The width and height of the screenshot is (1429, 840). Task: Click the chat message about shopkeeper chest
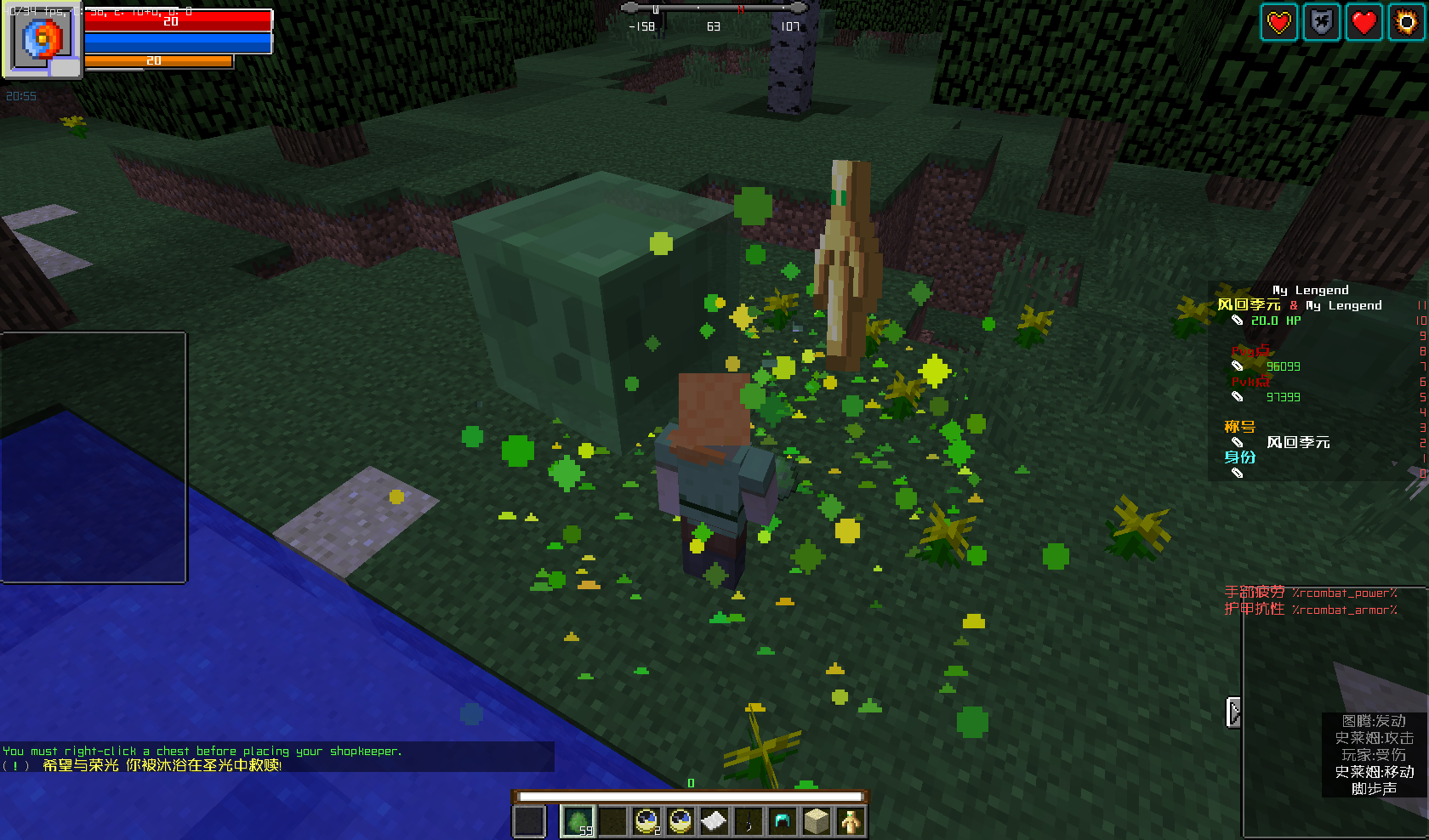[x=202, y=751]
